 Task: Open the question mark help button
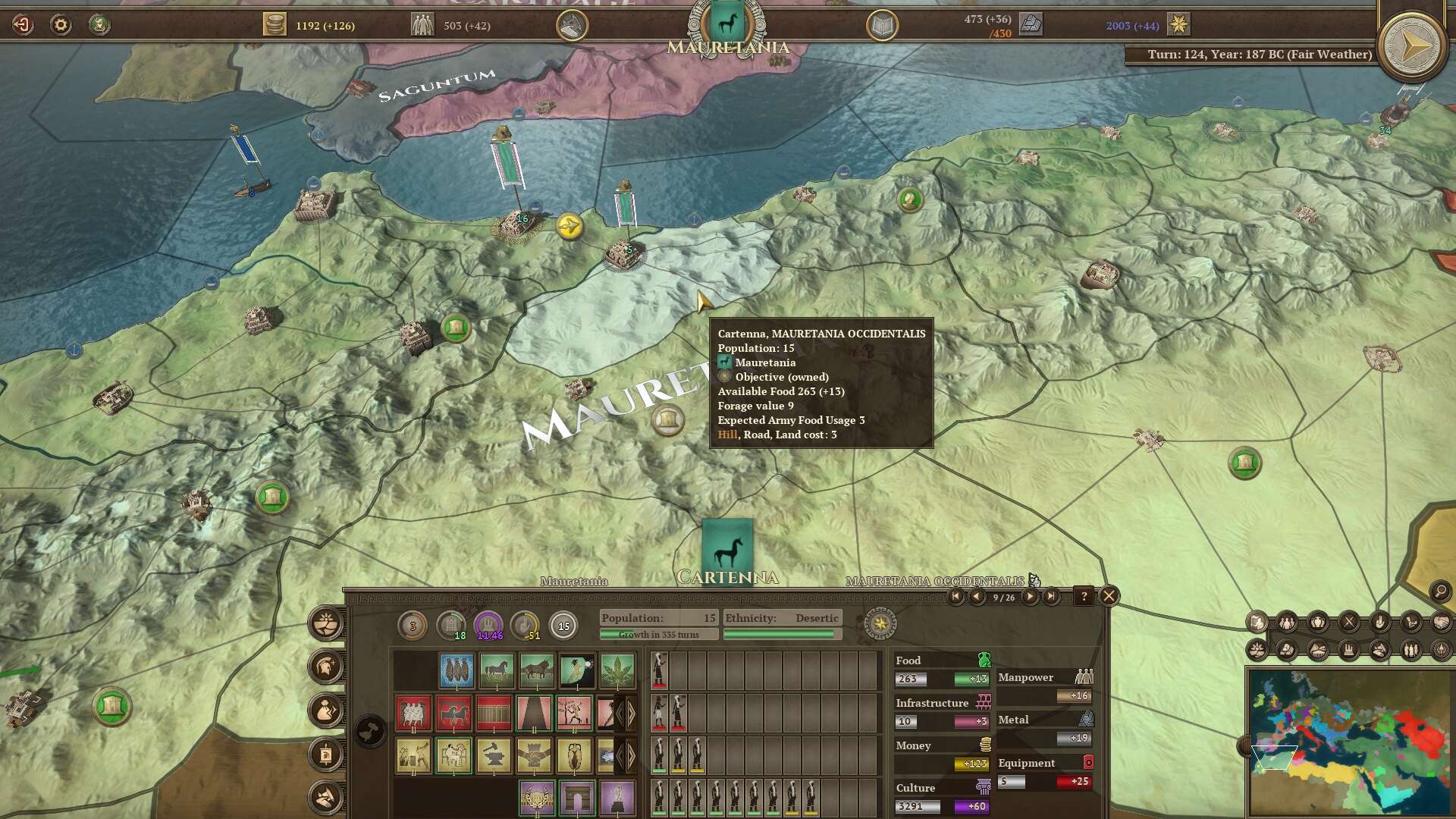coord(1084,596)
